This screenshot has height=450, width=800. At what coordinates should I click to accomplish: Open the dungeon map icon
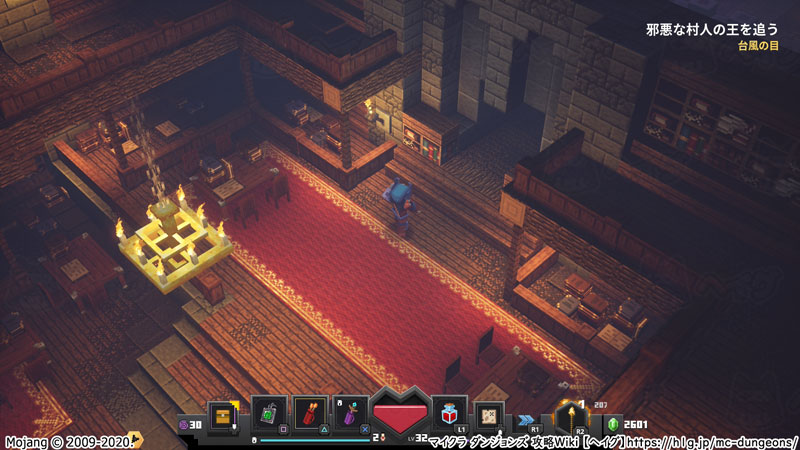point(490,414)
